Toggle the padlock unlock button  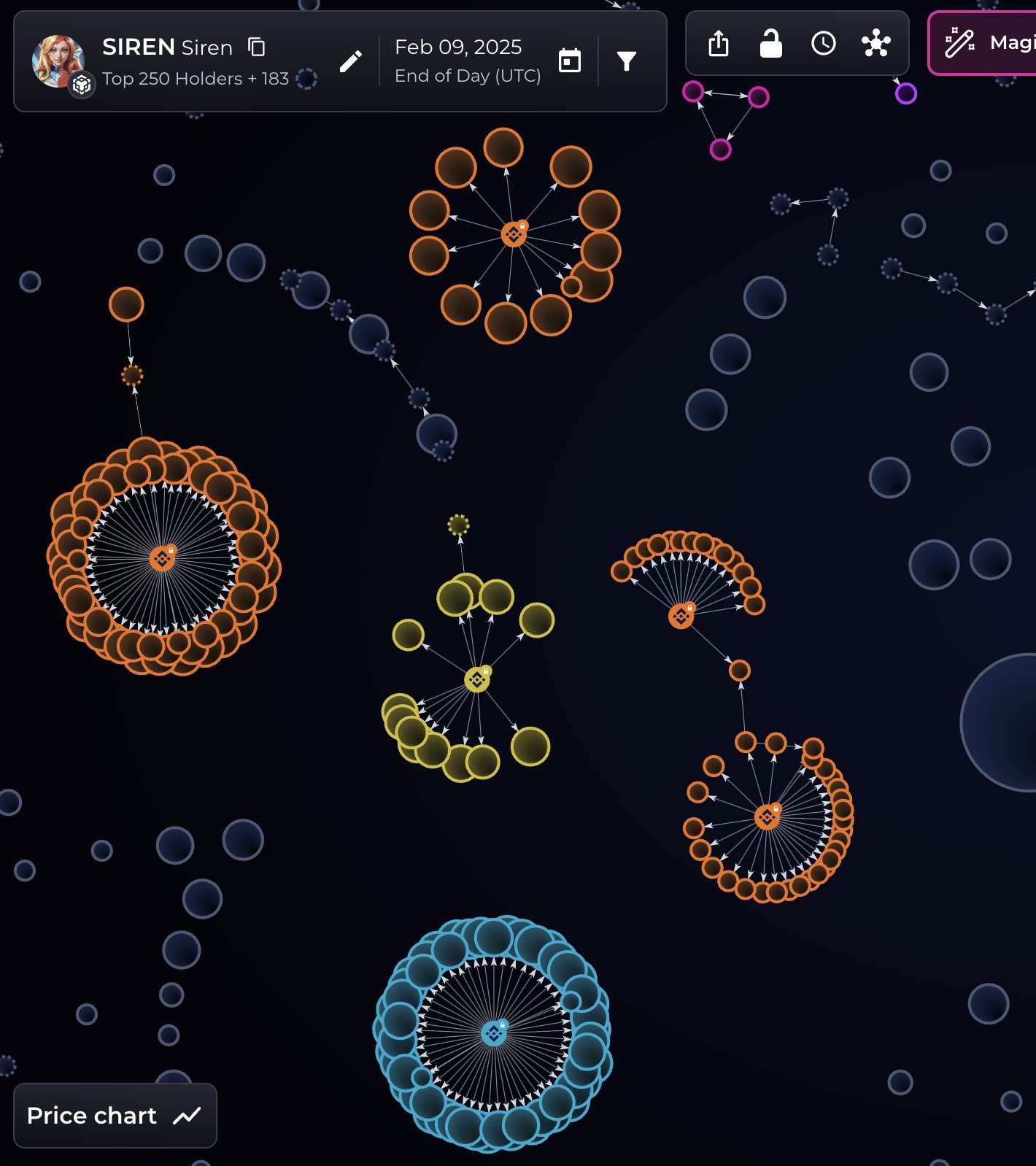(x=770, y=44)
